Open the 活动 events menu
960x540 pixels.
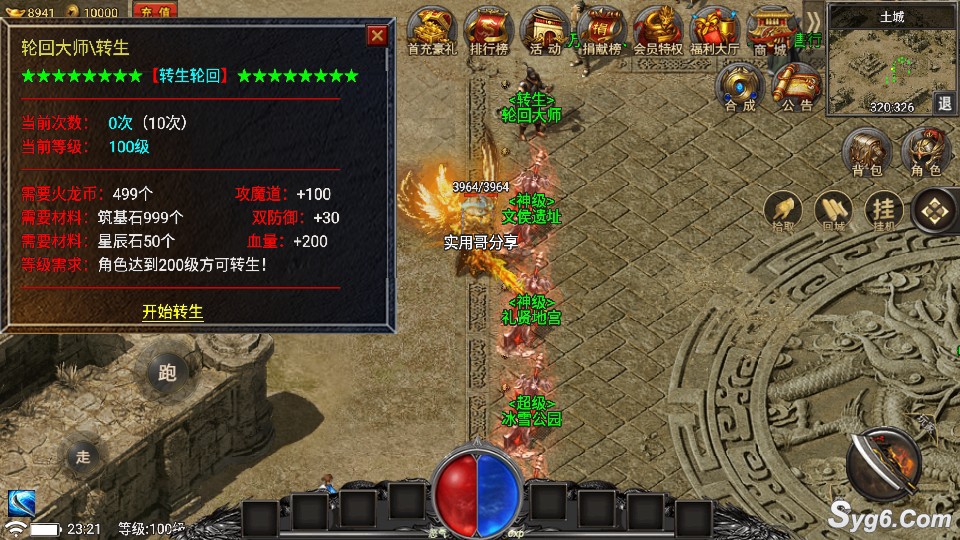point(545,30)
